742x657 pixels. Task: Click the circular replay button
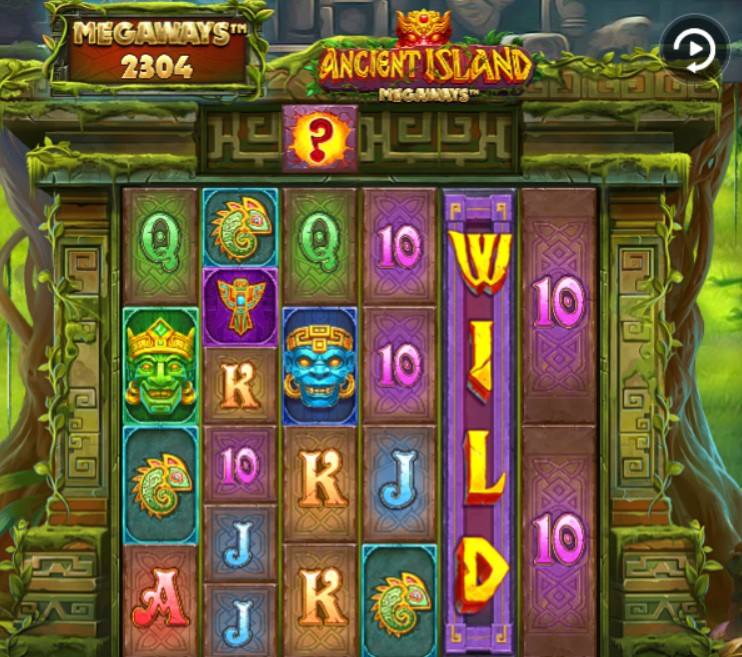click(x=692, y=47)
